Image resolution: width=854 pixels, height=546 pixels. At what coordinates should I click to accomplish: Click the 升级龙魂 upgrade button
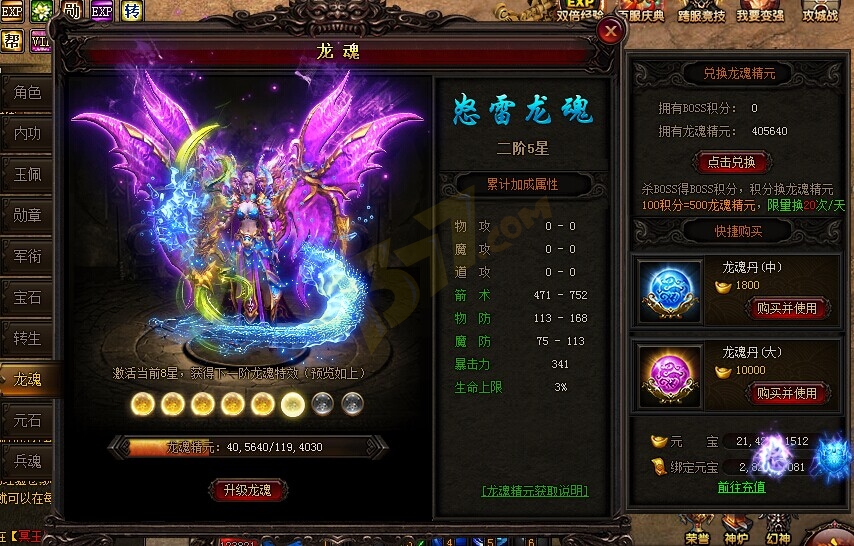(x=248, y=490)
